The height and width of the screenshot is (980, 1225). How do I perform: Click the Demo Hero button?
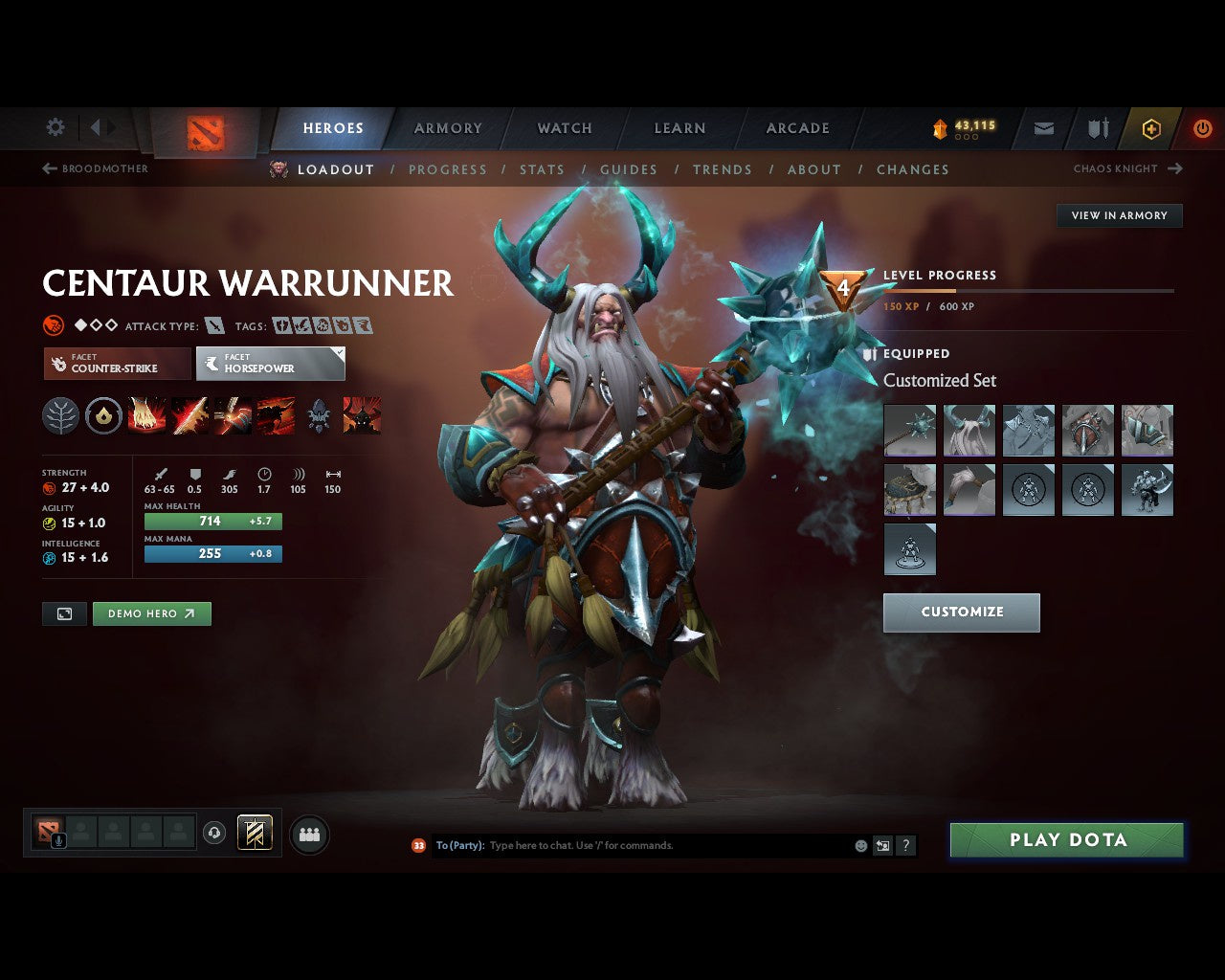coord(151,613)
